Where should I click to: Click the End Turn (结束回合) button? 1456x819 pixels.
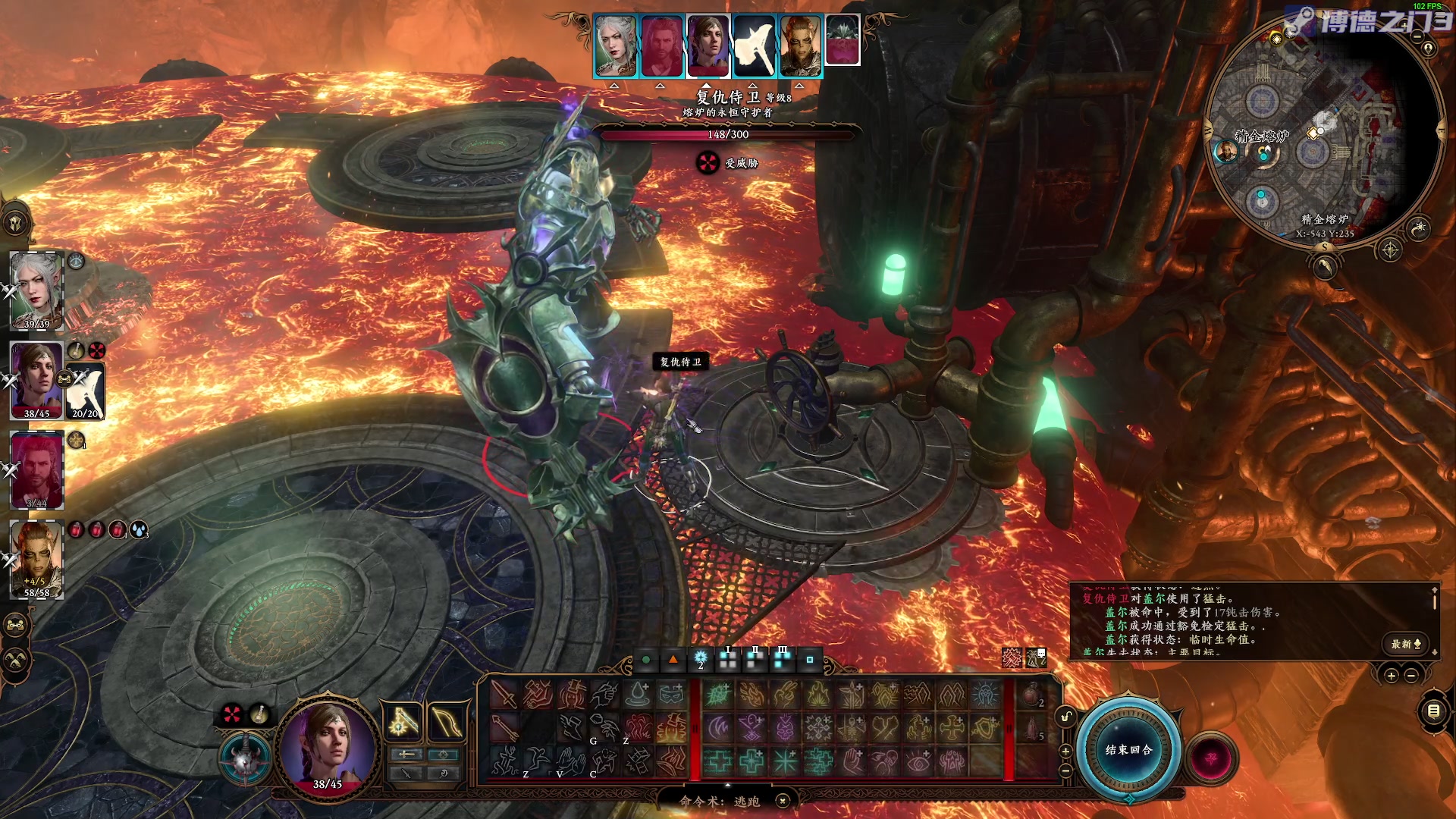click(1128, 749)
